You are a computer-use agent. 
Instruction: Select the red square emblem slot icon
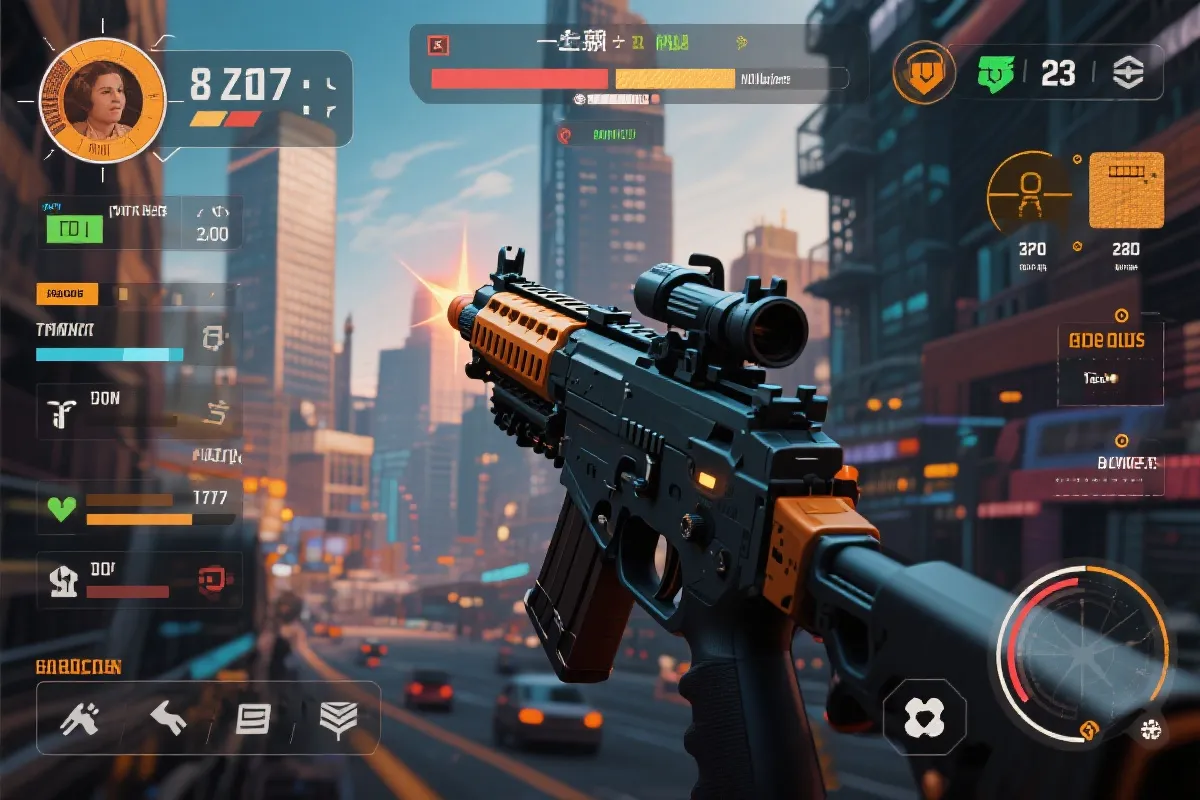click(211, 577)
